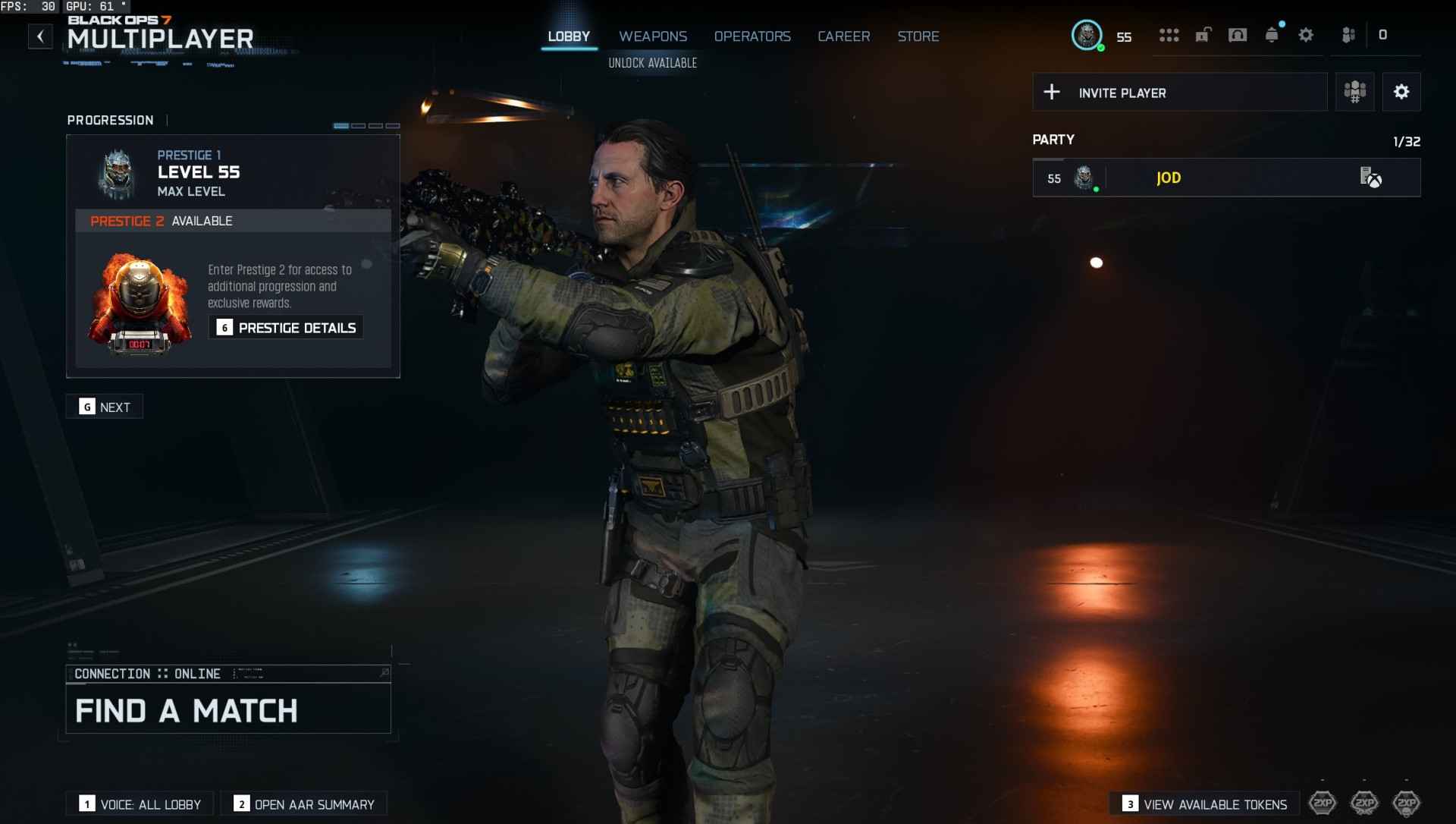Screen dimensions: 1456x824
Task: Click the party settings gear icon
Action: click(1401, 92)
